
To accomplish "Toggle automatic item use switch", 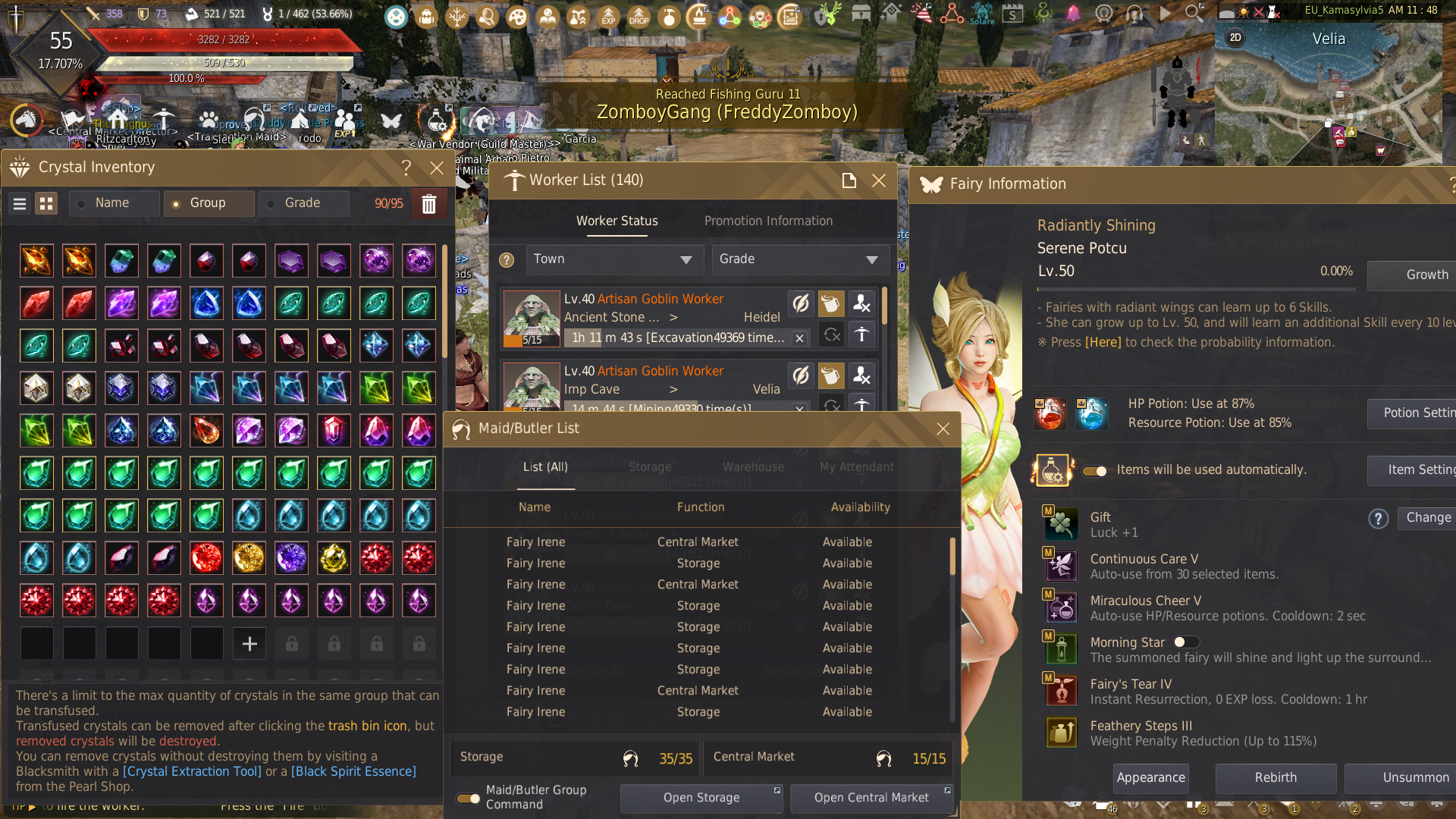I will pos(1094,471).
